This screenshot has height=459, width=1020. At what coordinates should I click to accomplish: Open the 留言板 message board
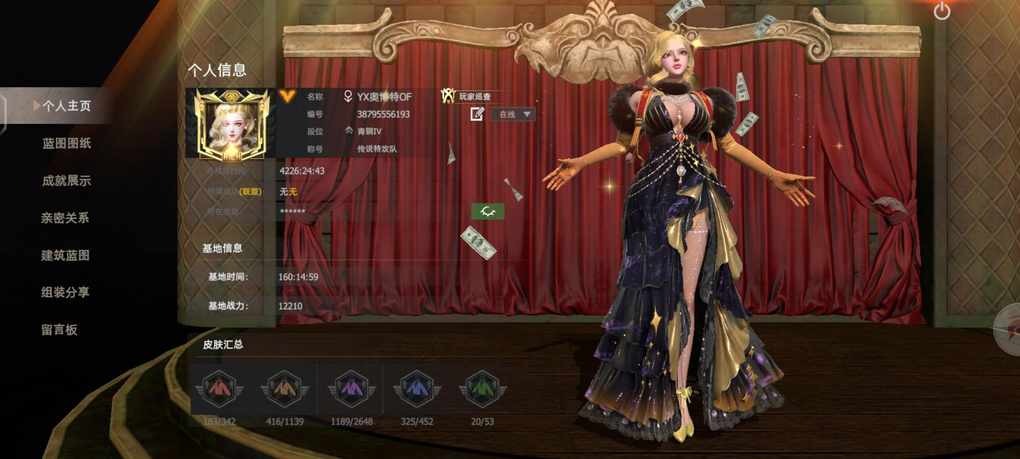click(60, 329)
